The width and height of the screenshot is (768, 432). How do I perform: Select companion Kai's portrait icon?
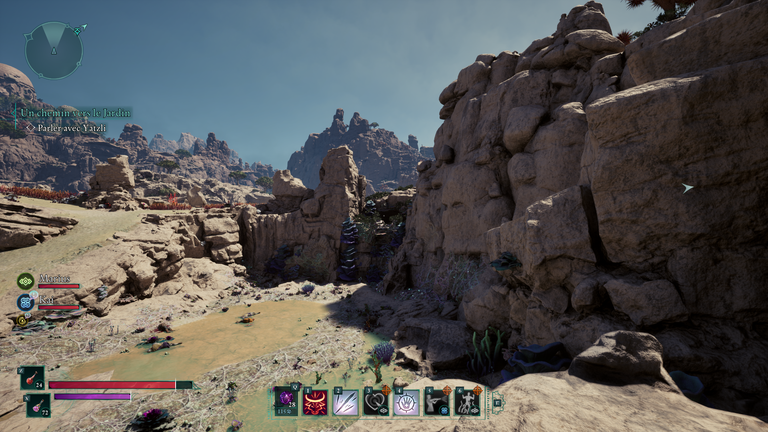click(x=25, y=302)
